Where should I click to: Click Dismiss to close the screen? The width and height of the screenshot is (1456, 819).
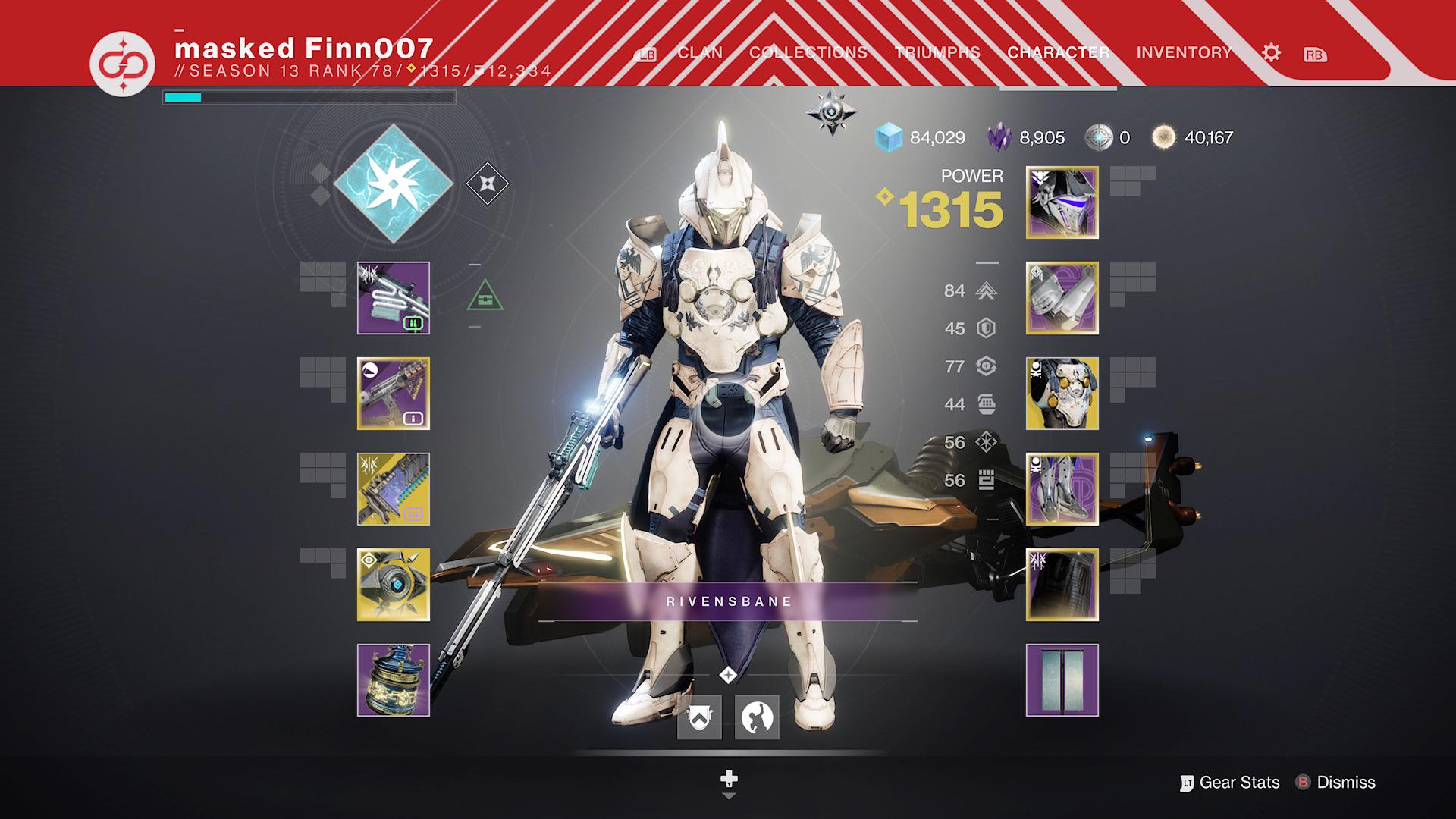pos(1346,782)
